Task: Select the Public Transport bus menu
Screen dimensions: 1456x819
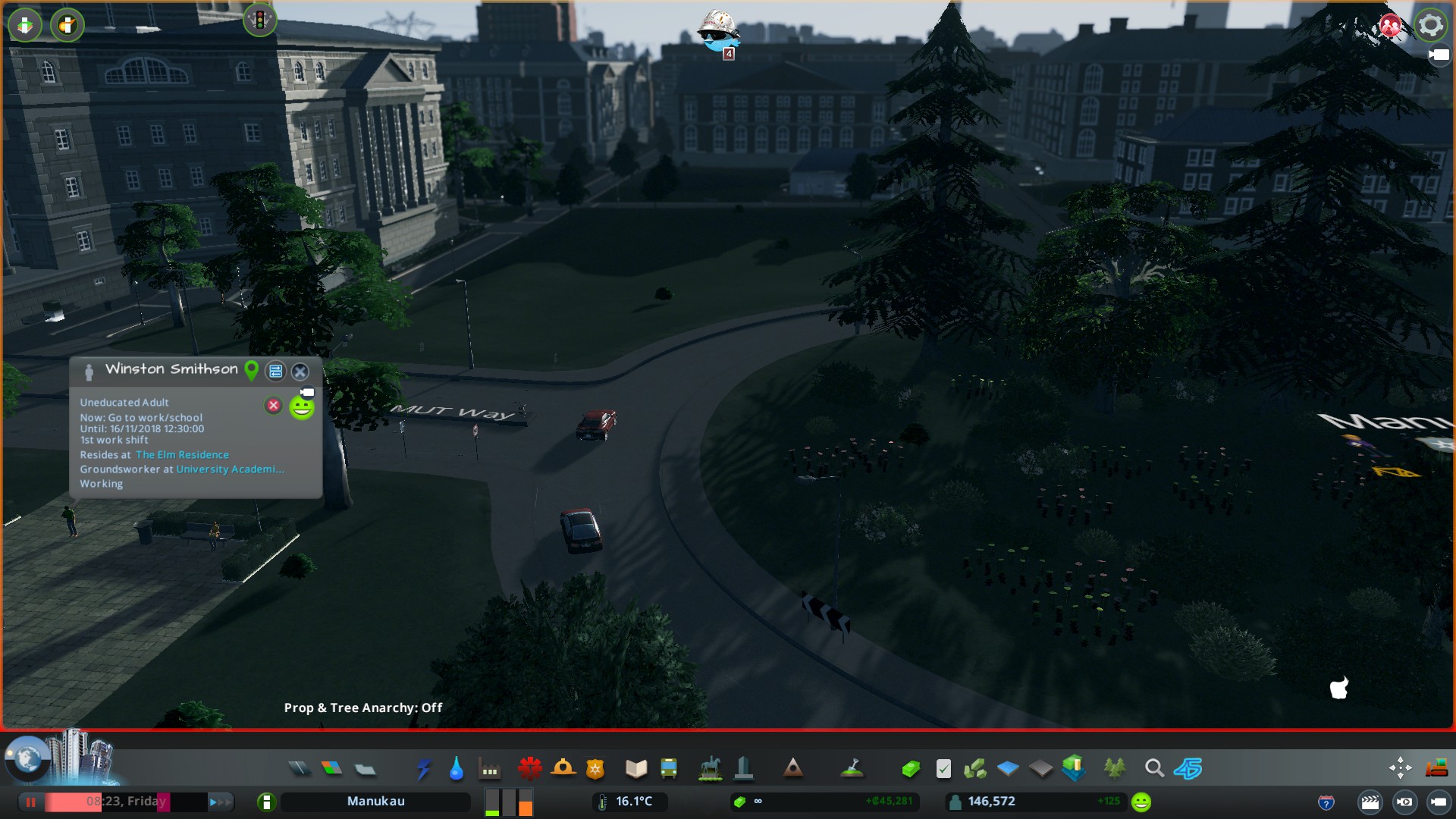Action: (669, 769)
